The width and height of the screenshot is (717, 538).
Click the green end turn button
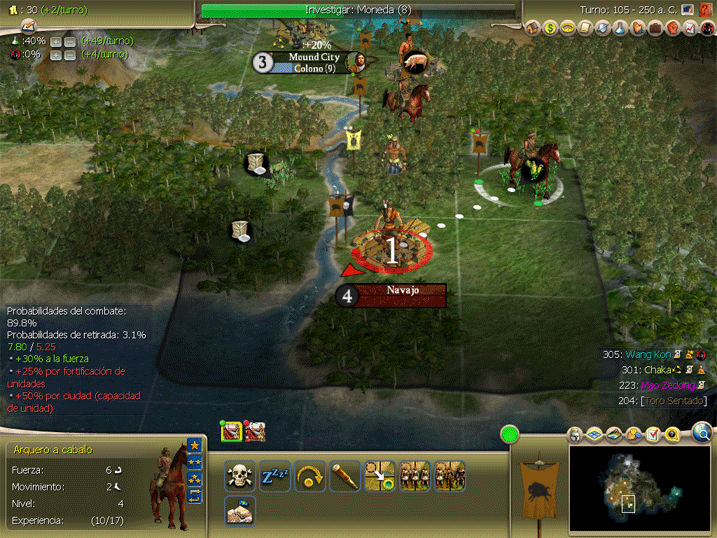click(x=511, y=435)
